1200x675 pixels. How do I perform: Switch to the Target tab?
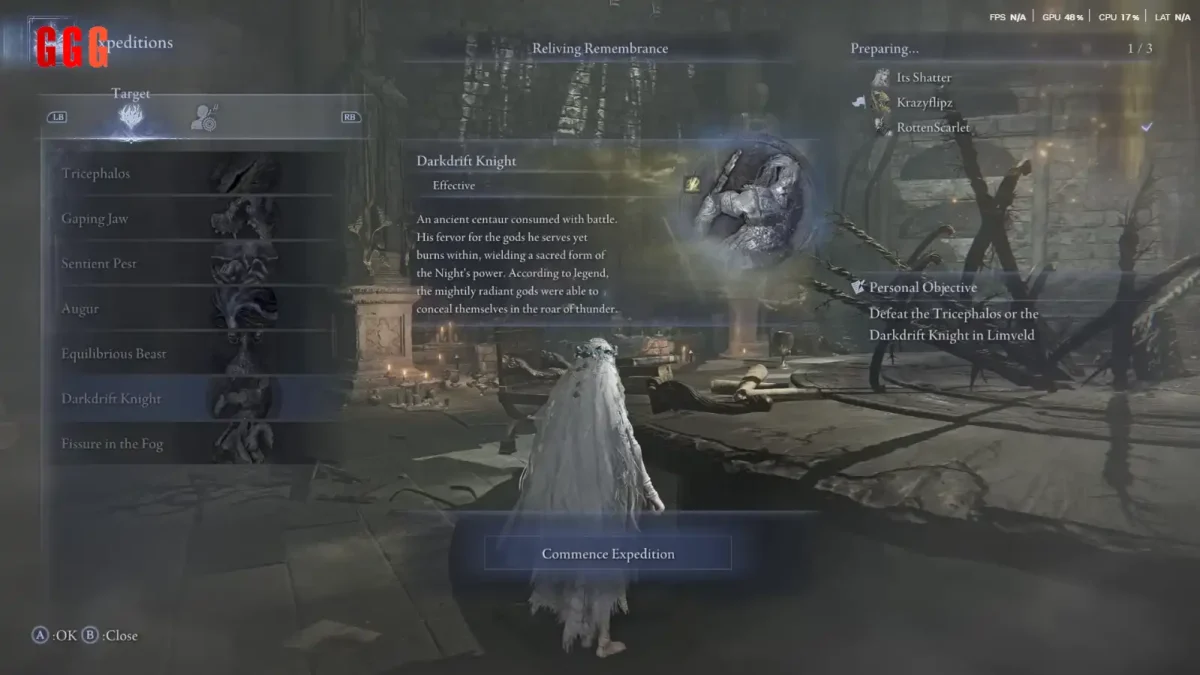[x=131, y=116]
